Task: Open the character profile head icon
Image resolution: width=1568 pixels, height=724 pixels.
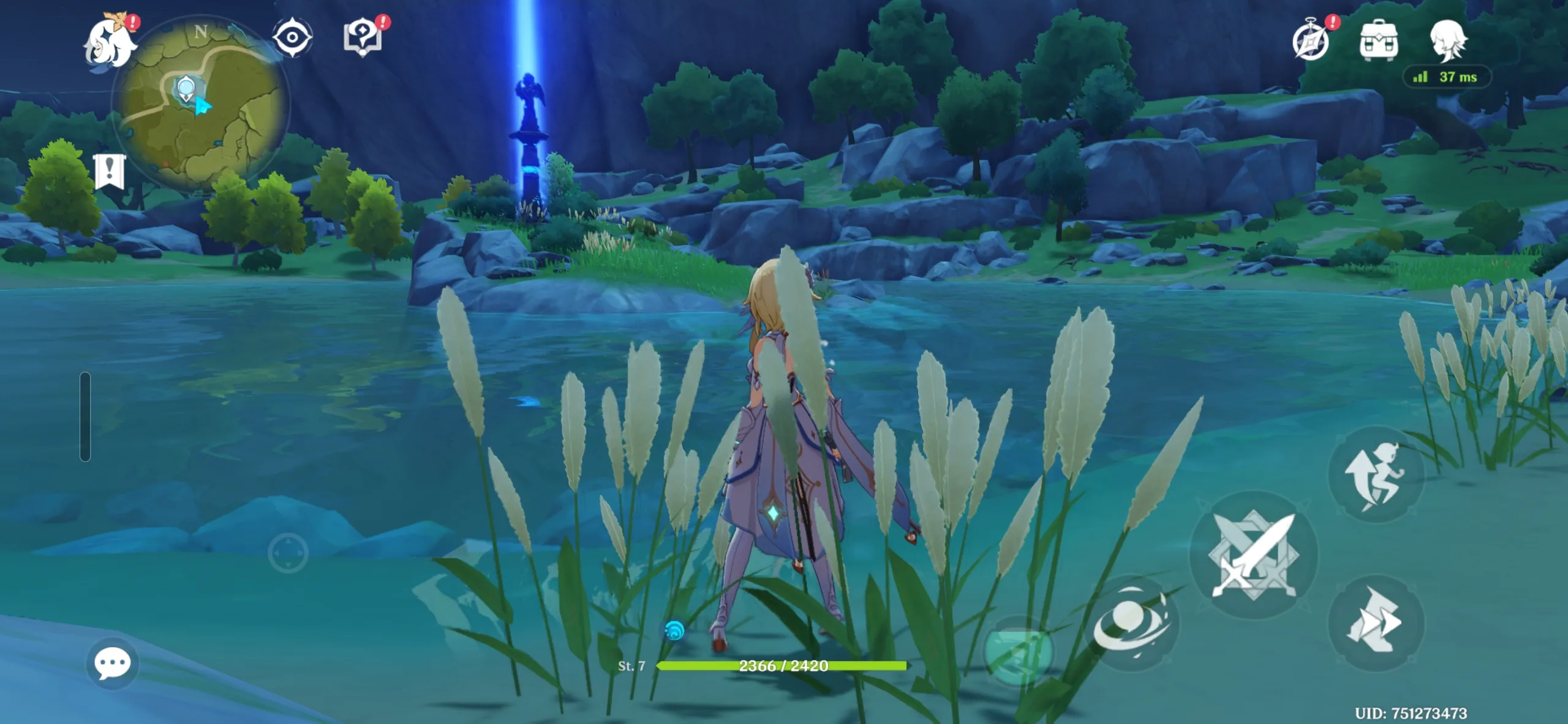Action: tap(1448, 40)
